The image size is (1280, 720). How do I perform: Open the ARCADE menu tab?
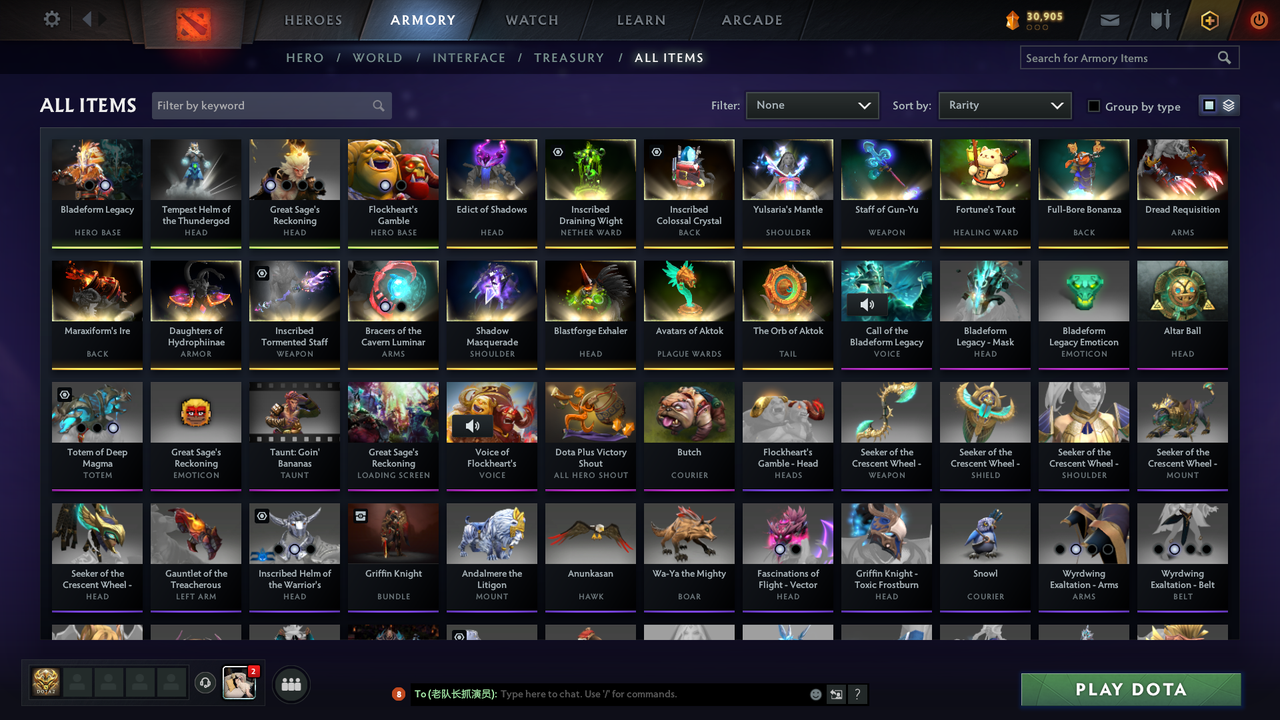751,20
